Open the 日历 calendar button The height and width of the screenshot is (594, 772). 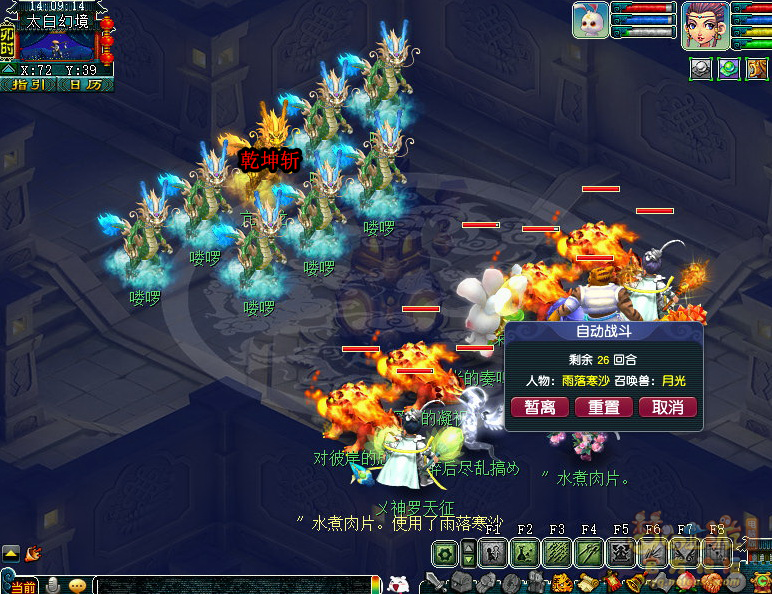click(86, 85)
